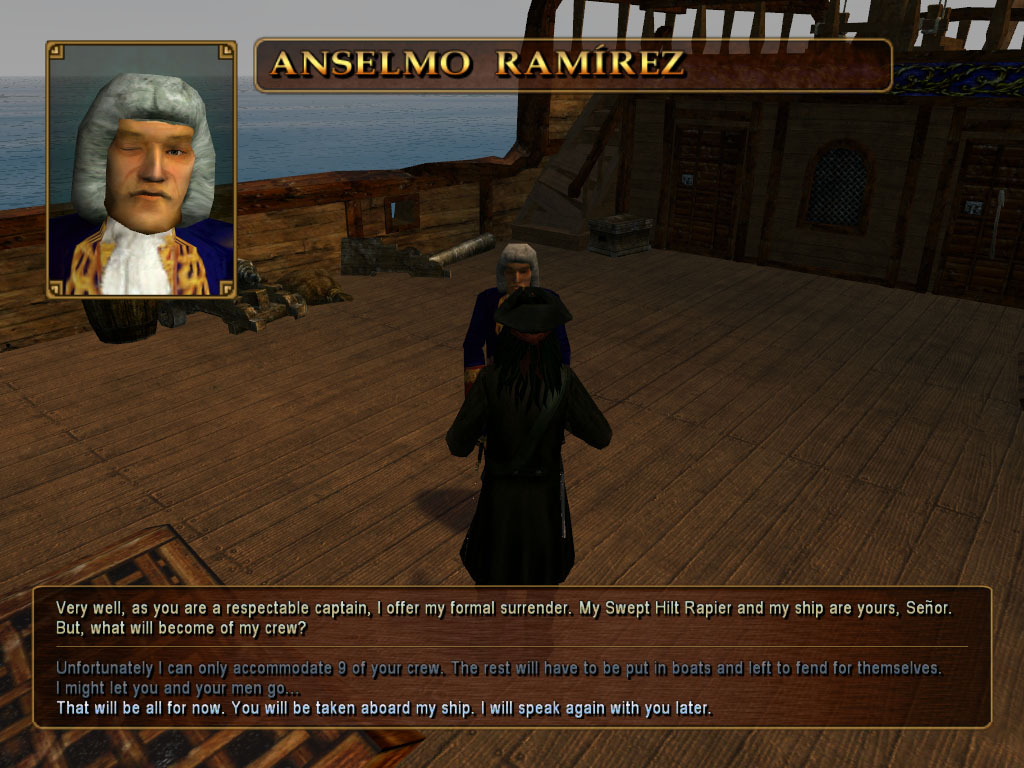Select "I might let you and your men go..."
Image resolution: width=1024 pixels, height=768 pixels.
[x=177, y=688]
